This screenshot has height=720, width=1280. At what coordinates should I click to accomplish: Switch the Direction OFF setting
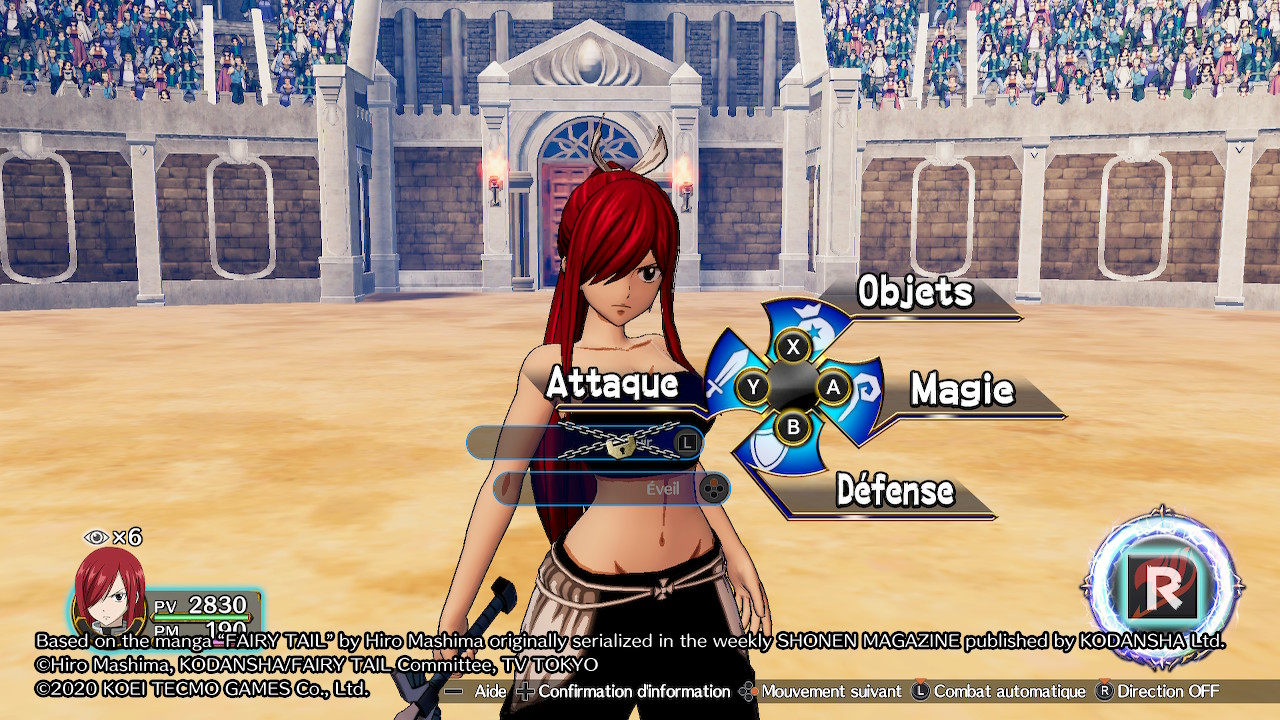coord(1158,691)
